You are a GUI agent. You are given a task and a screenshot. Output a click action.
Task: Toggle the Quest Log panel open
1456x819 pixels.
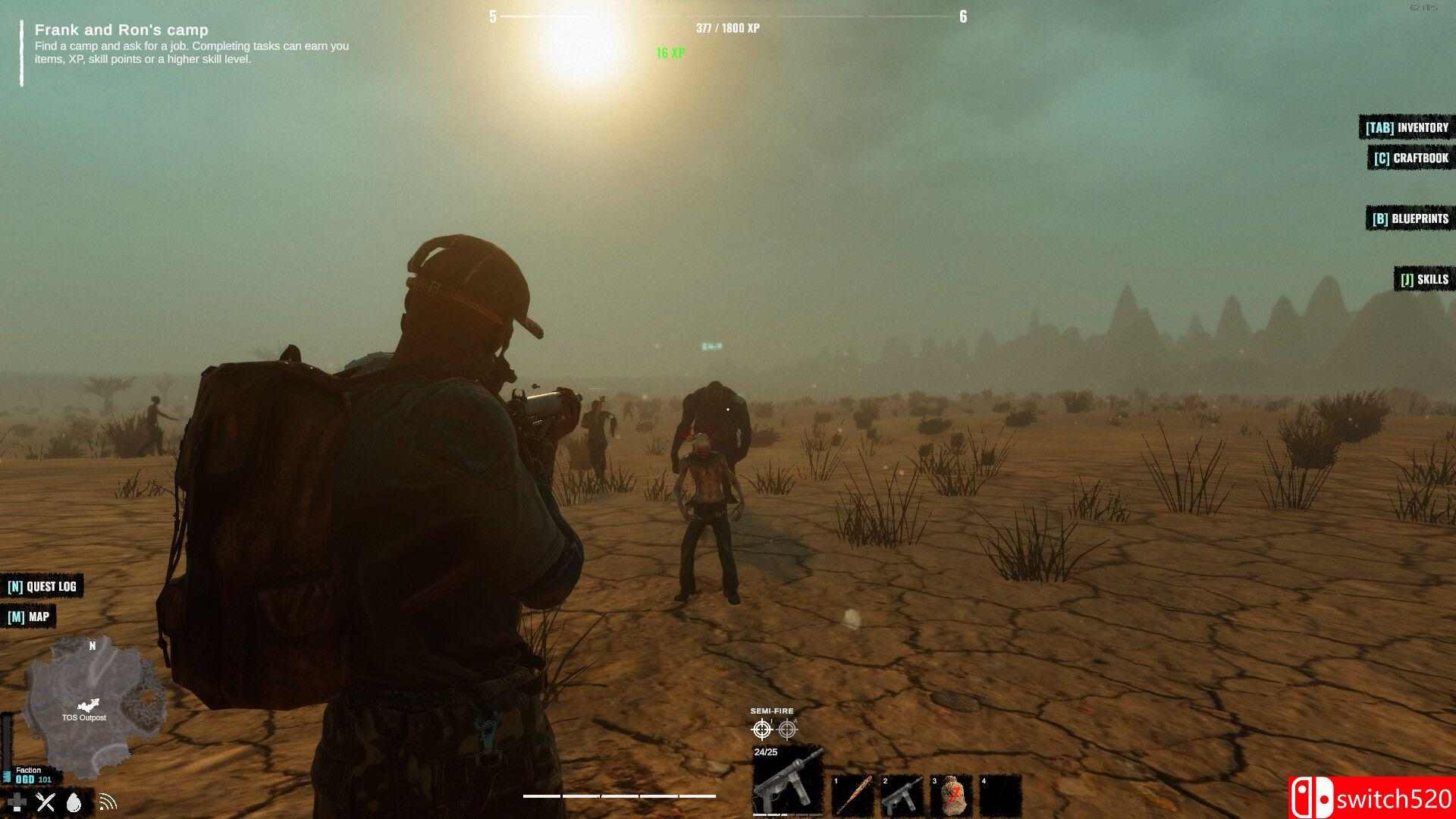tap(42, 586)
